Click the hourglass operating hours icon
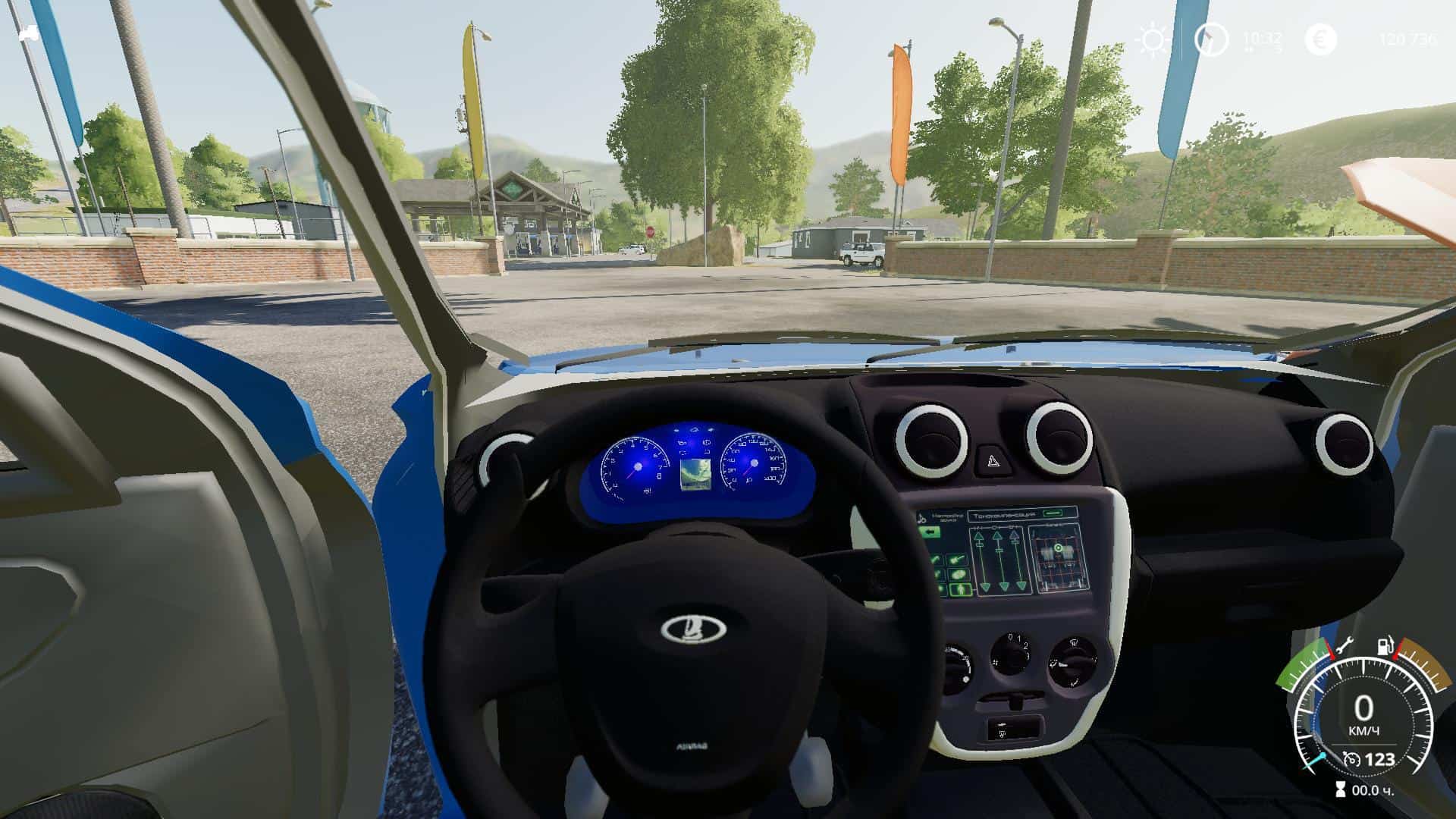The width and height of the screenshot is (1456, 819). pyautogui.click(x=1341, y=789)
